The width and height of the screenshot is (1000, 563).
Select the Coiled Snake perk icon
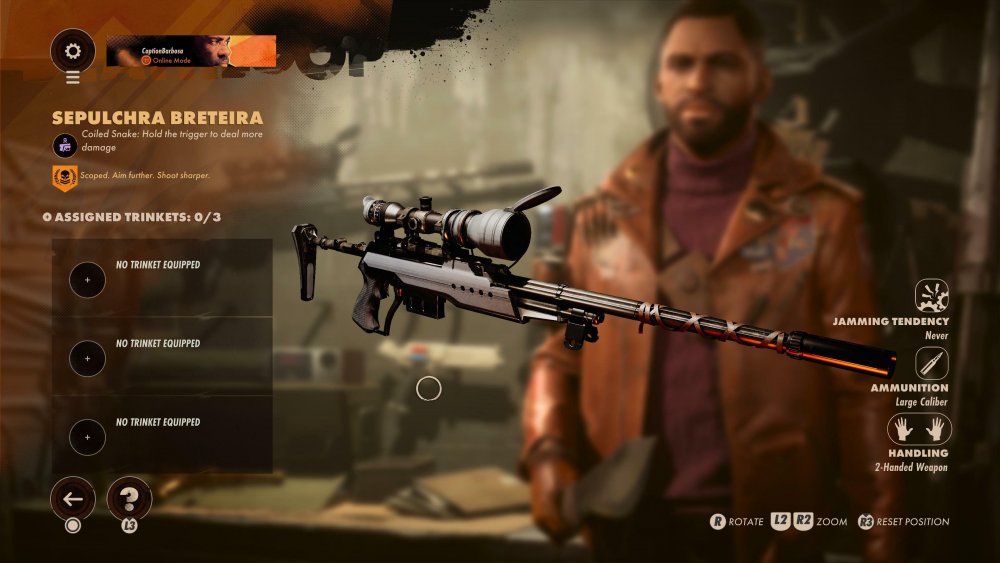pyautogui.click(x=65, y=145)
